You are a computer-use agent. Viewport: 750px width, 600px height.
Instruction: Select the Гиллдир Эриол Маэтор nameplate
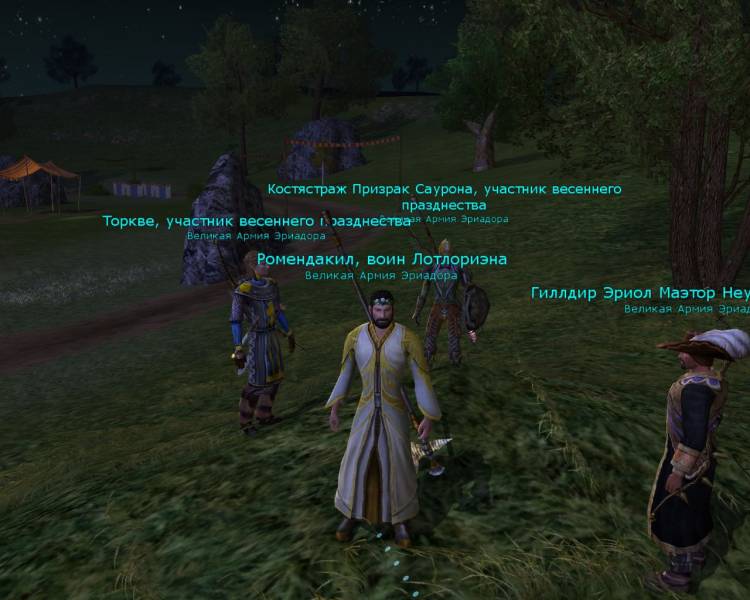(x=640, y=293)
